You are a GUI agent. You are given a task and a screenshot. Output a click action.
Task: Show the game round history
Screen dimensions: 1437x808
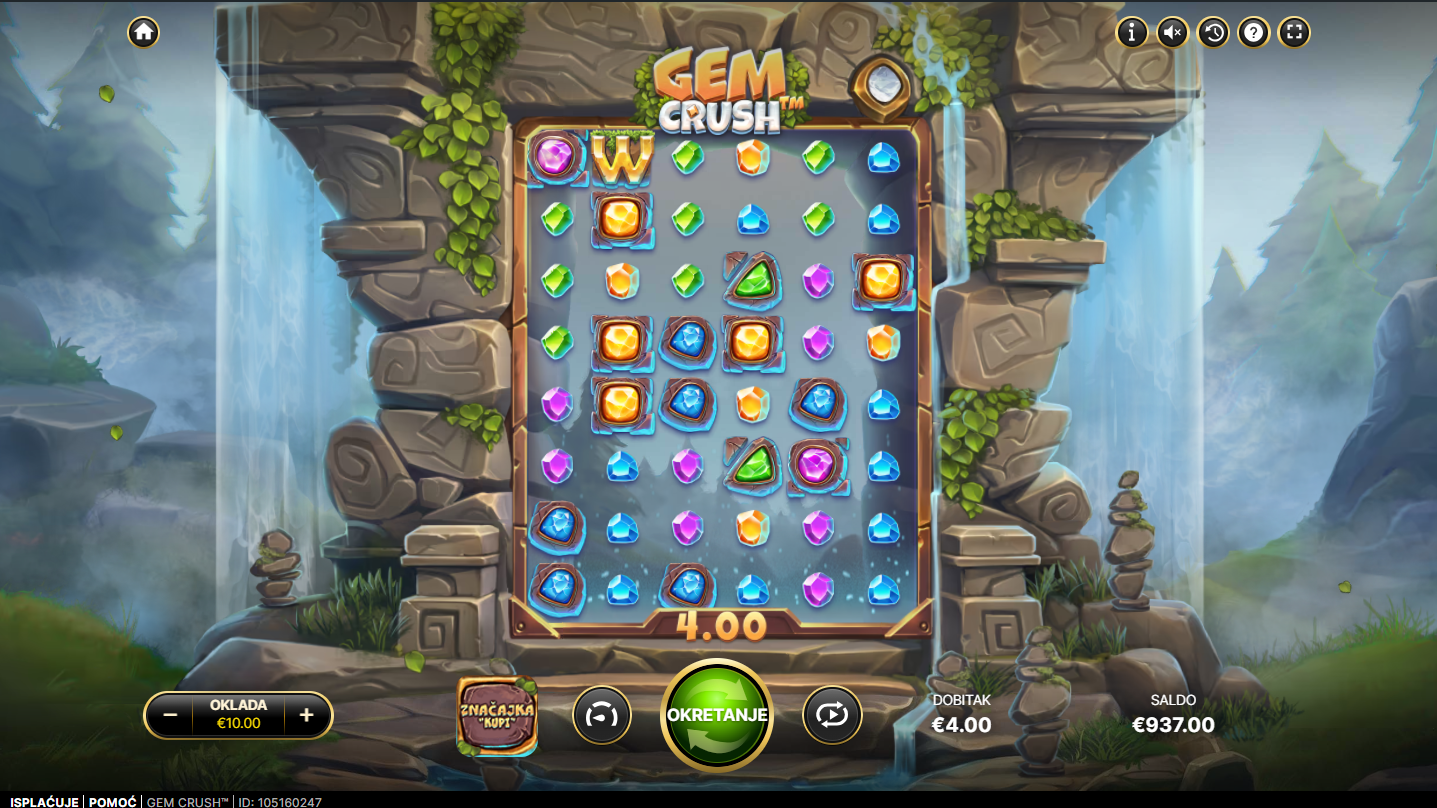[1213, 32]
